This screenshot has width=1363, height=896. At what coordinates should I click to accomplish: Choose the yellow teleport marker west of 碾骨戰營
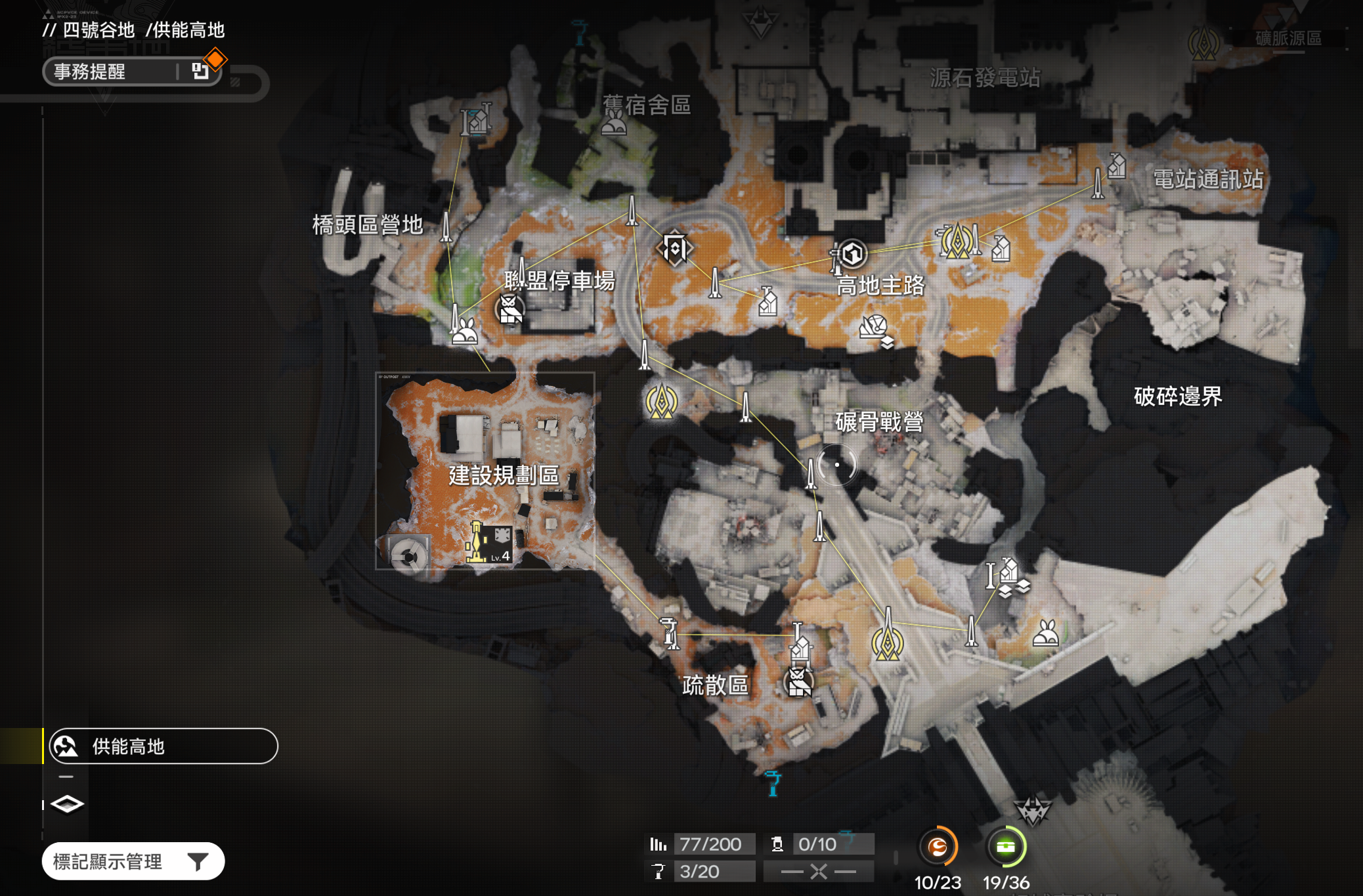(x=661, y=401)
